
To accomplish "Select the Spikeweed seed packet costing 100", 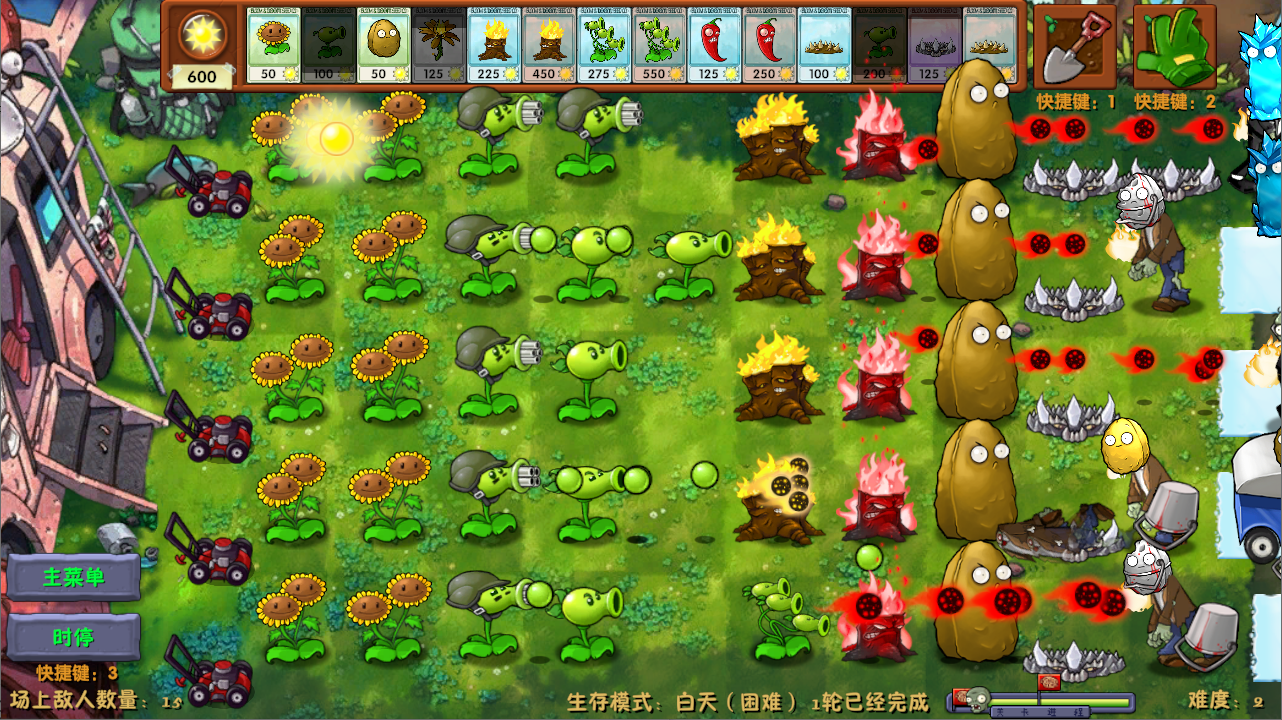I will (821, 45).
